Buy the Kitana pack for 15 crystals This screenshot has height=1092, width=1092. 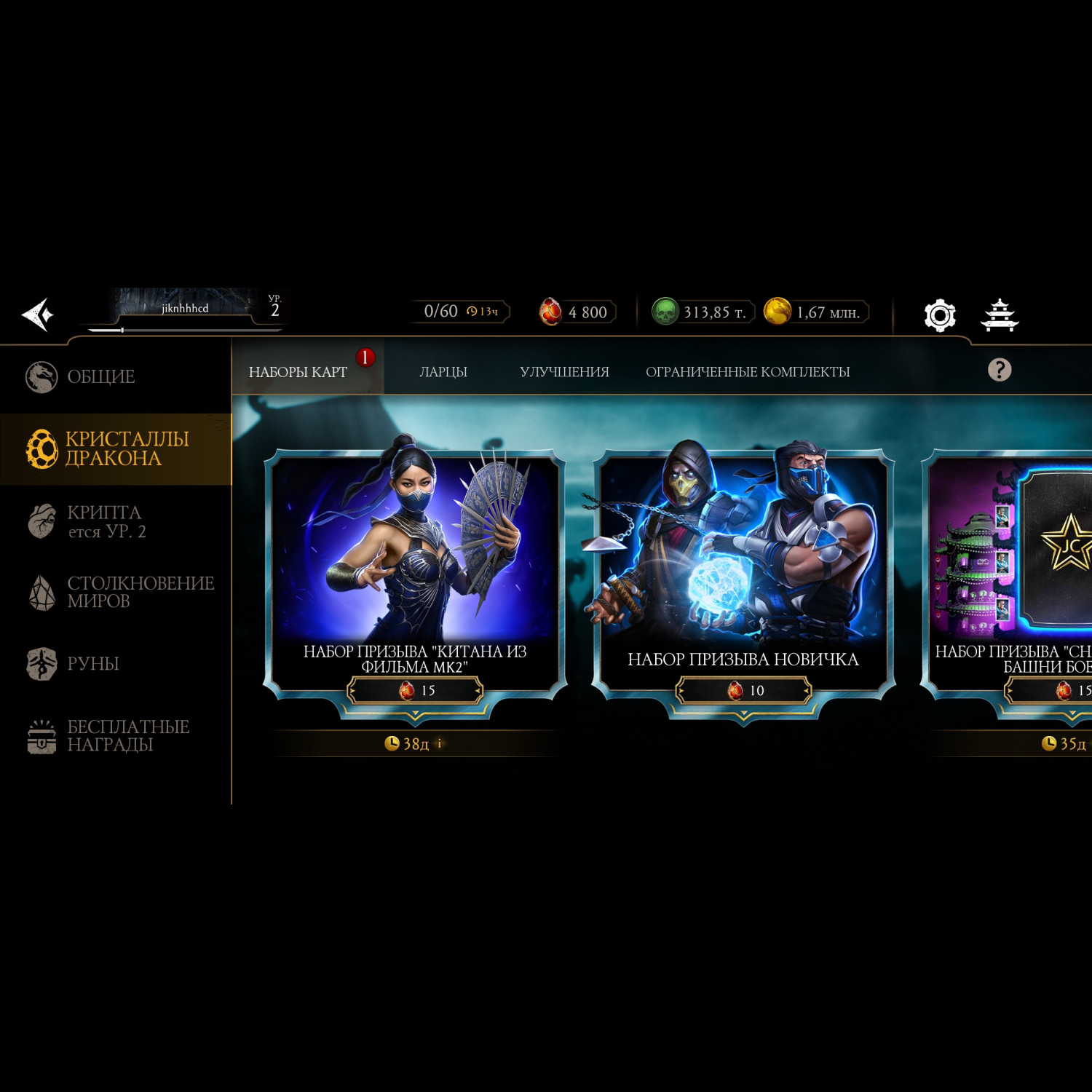click(x=415, y=690)
